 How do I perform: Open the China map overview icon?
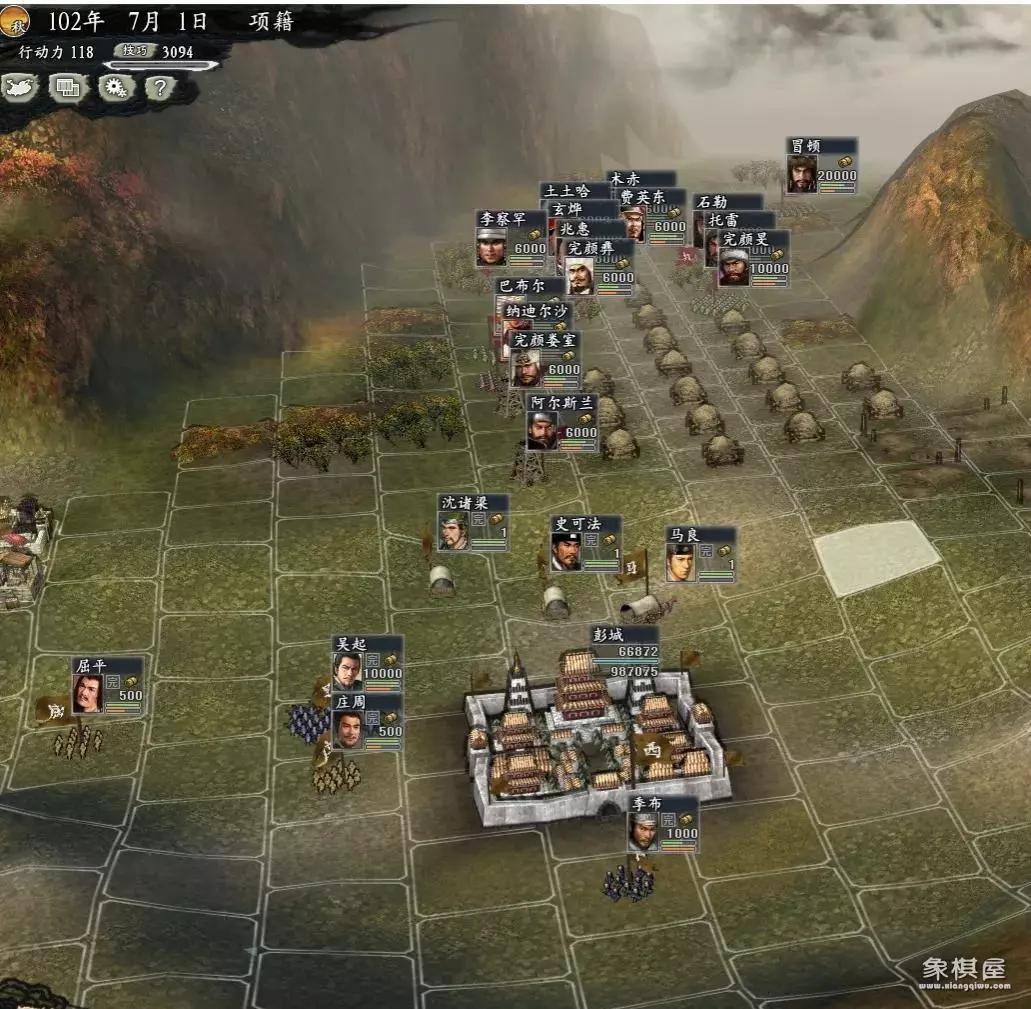pos(20,88)
